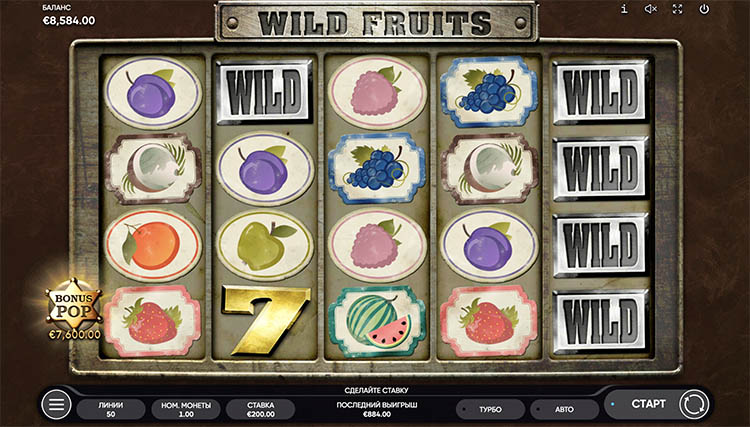Toggle the muted sound speaker icon
750x427 pixels.
[x=650, y=9]
